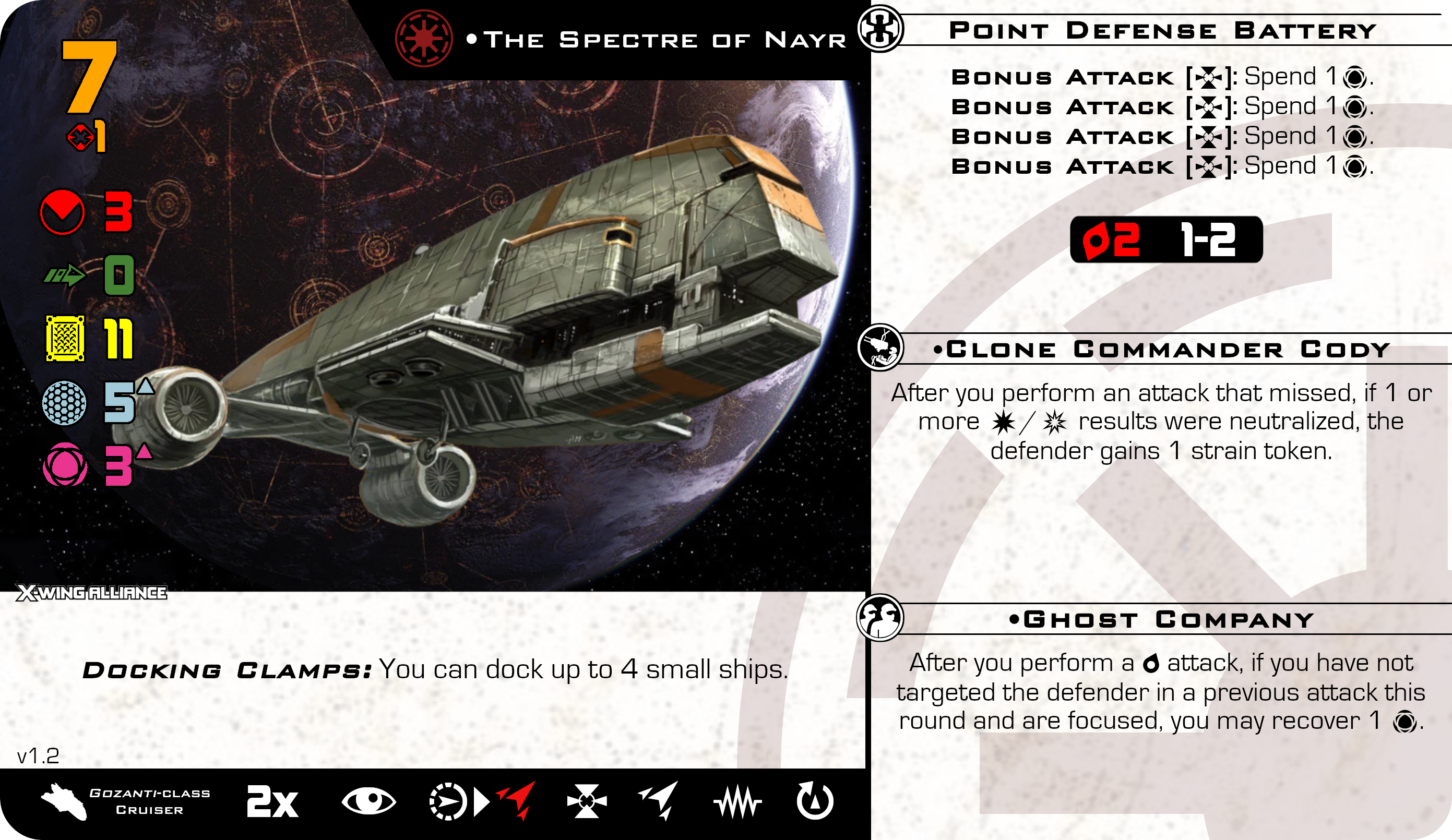Select the Gozanti-class Cruiser ship icon
The width and height of the screenshot is (1452, 840).
click(x=65, y=801)
